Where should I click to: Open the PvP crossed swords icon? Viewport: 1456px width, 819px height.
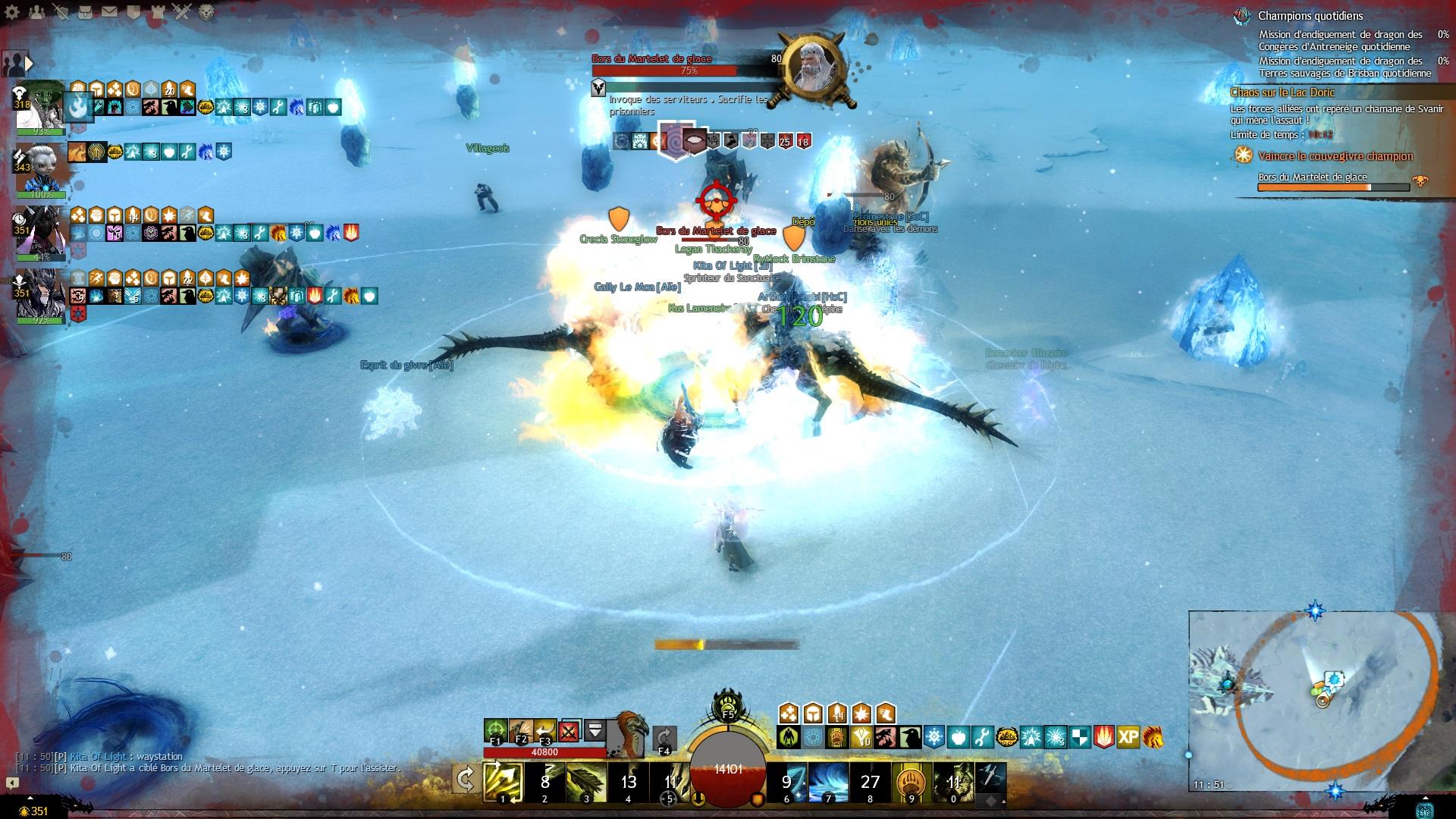[x=182, y=12]
